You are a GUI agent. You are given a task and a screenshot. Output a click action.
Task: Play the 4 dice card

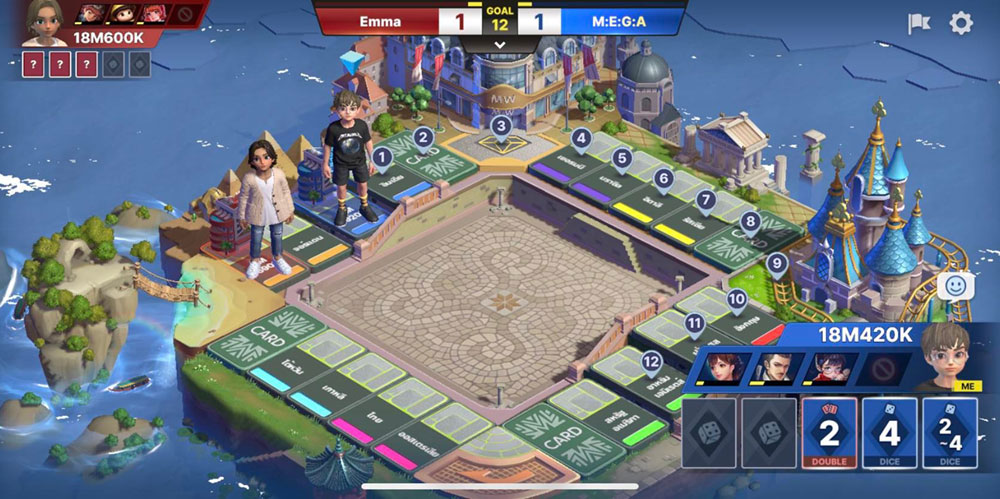pos(889,432)
